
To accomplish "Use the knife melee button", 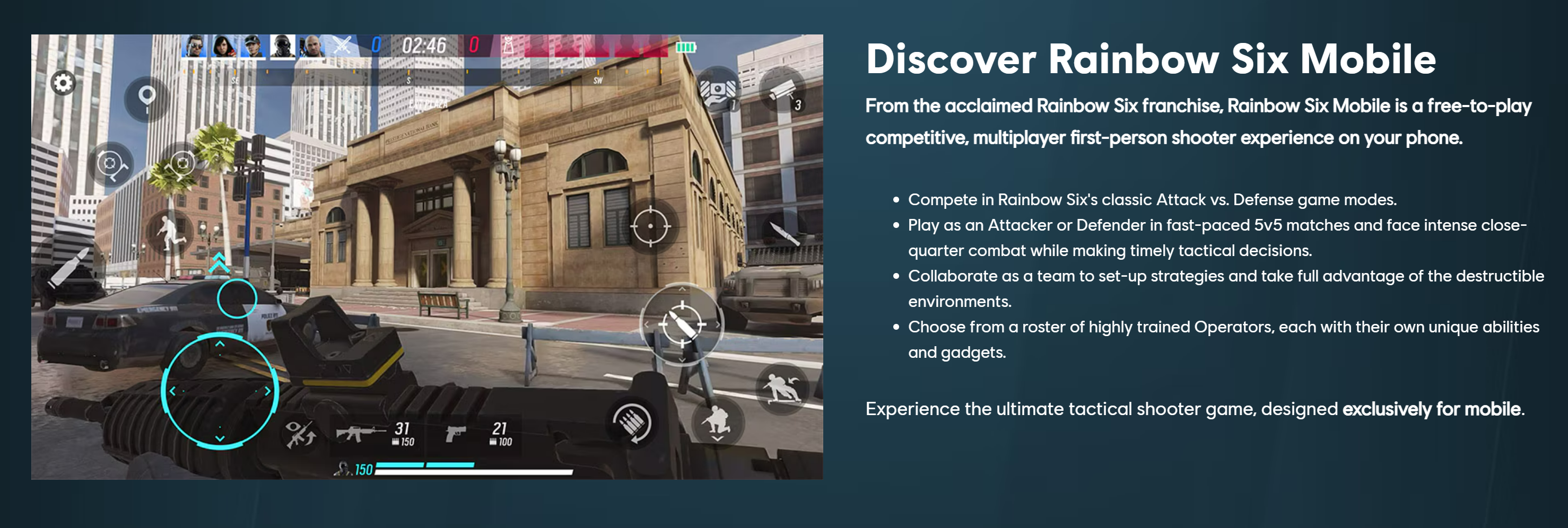I will pos(784,233).
